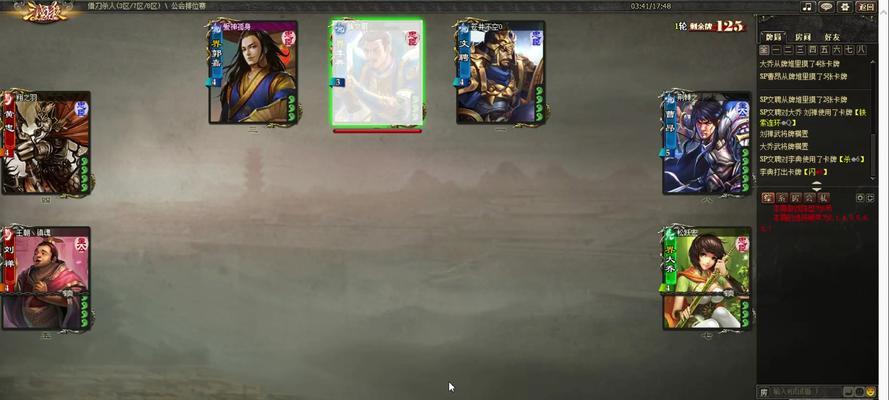Image resolution: width=889 pixels, height=400 pixels.
Task: Open the speech bubble chat button
Action: [826, 6]
